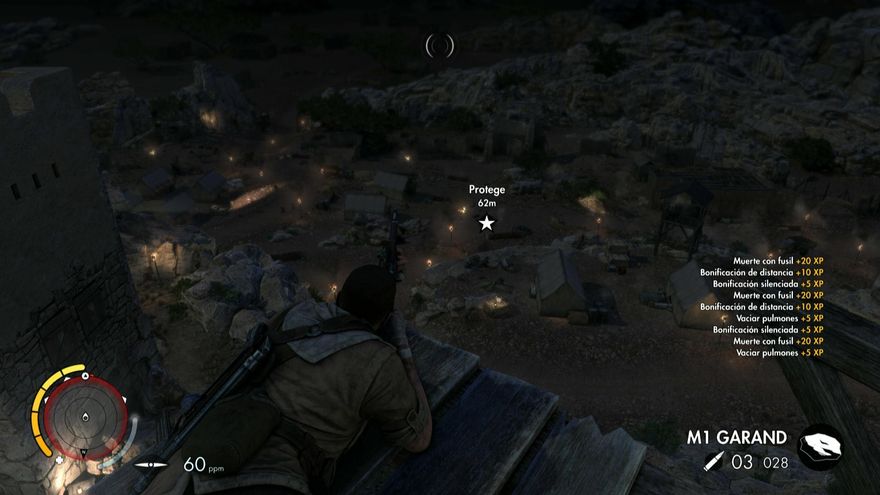
Task: Select the Protege objective star marker
Action: pos(486,223)
